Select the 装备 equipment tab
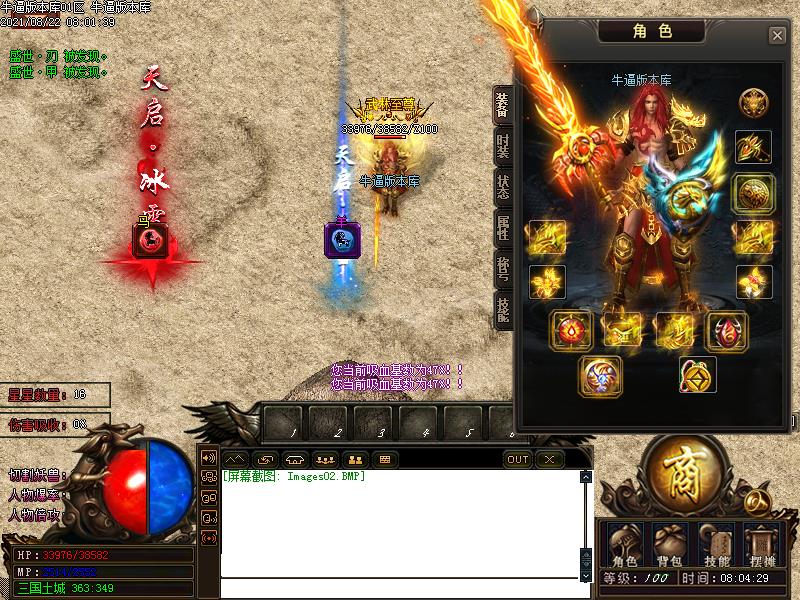This screenshot has width=800, height=600. tap(503, 106)
